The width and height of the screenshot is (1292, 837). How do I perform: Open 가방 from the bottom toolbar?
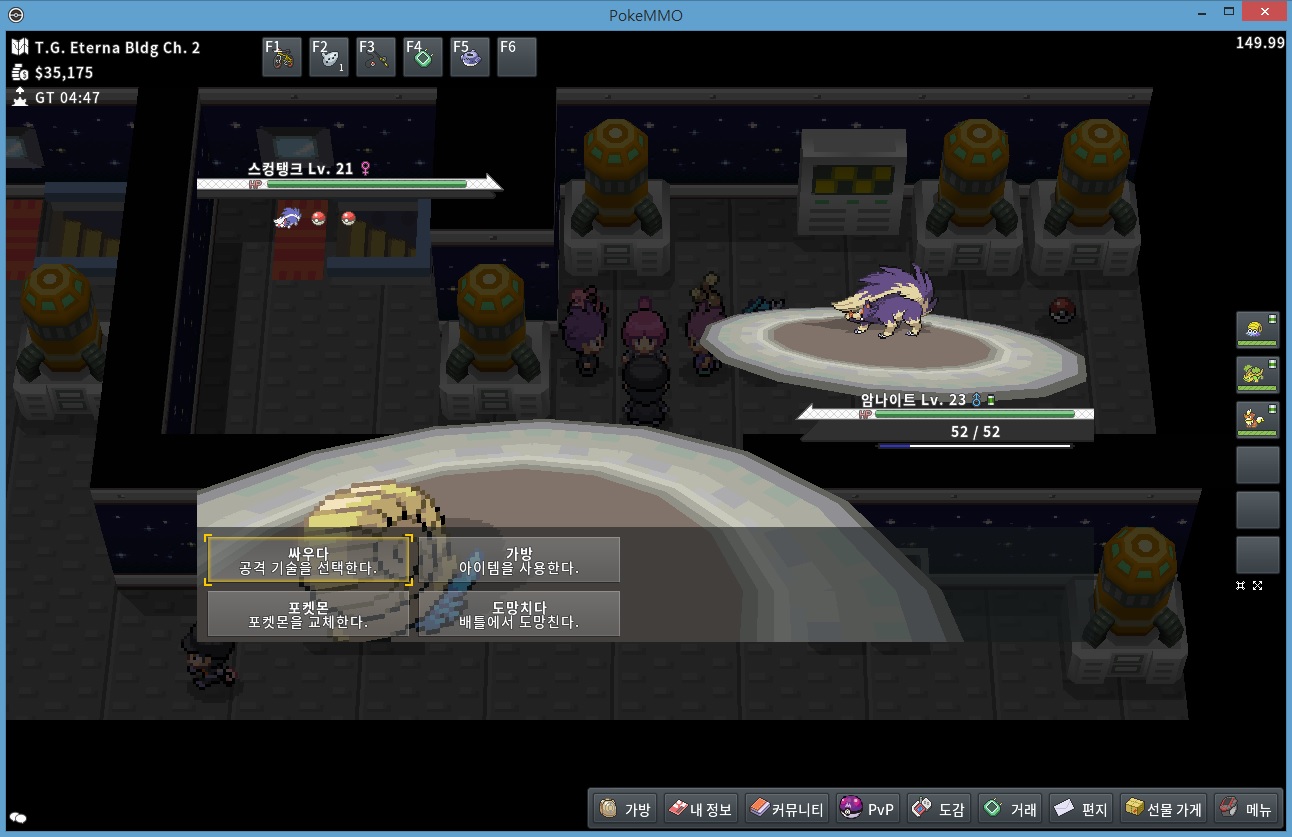click(x=625, y=809)
